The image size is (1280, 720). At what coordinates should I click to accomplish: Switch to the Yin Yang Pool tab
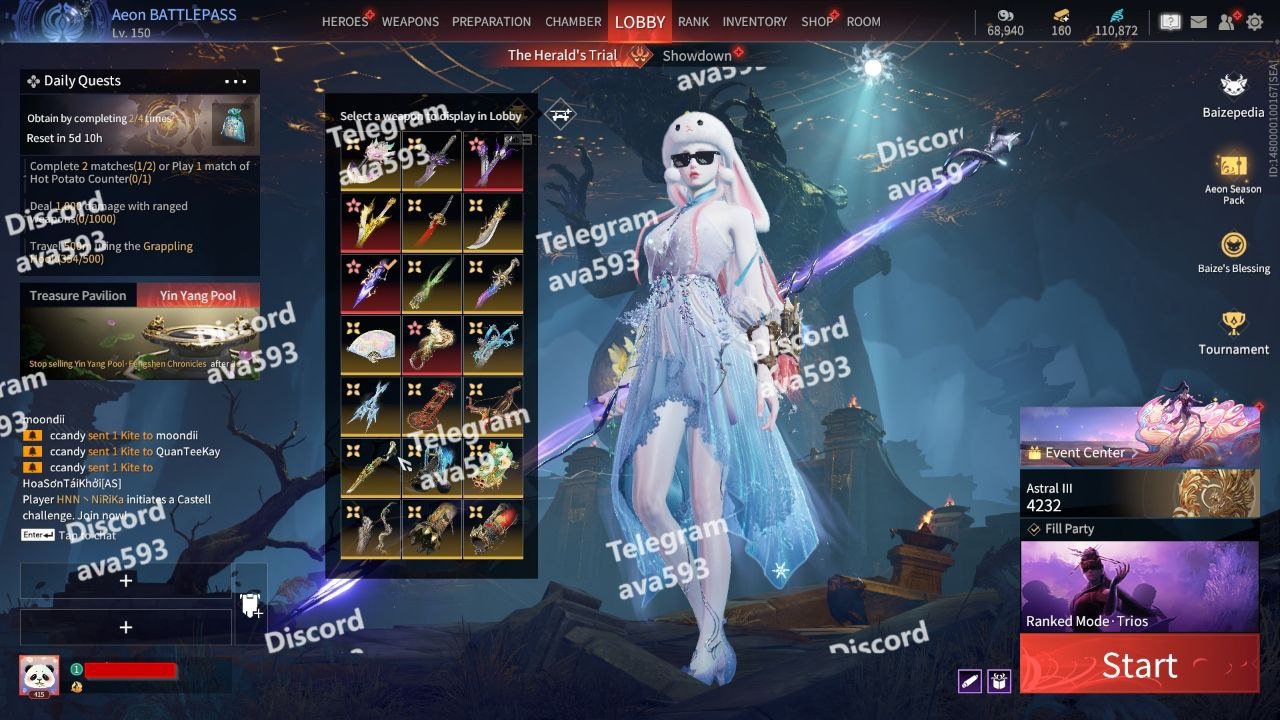point(197,296)
